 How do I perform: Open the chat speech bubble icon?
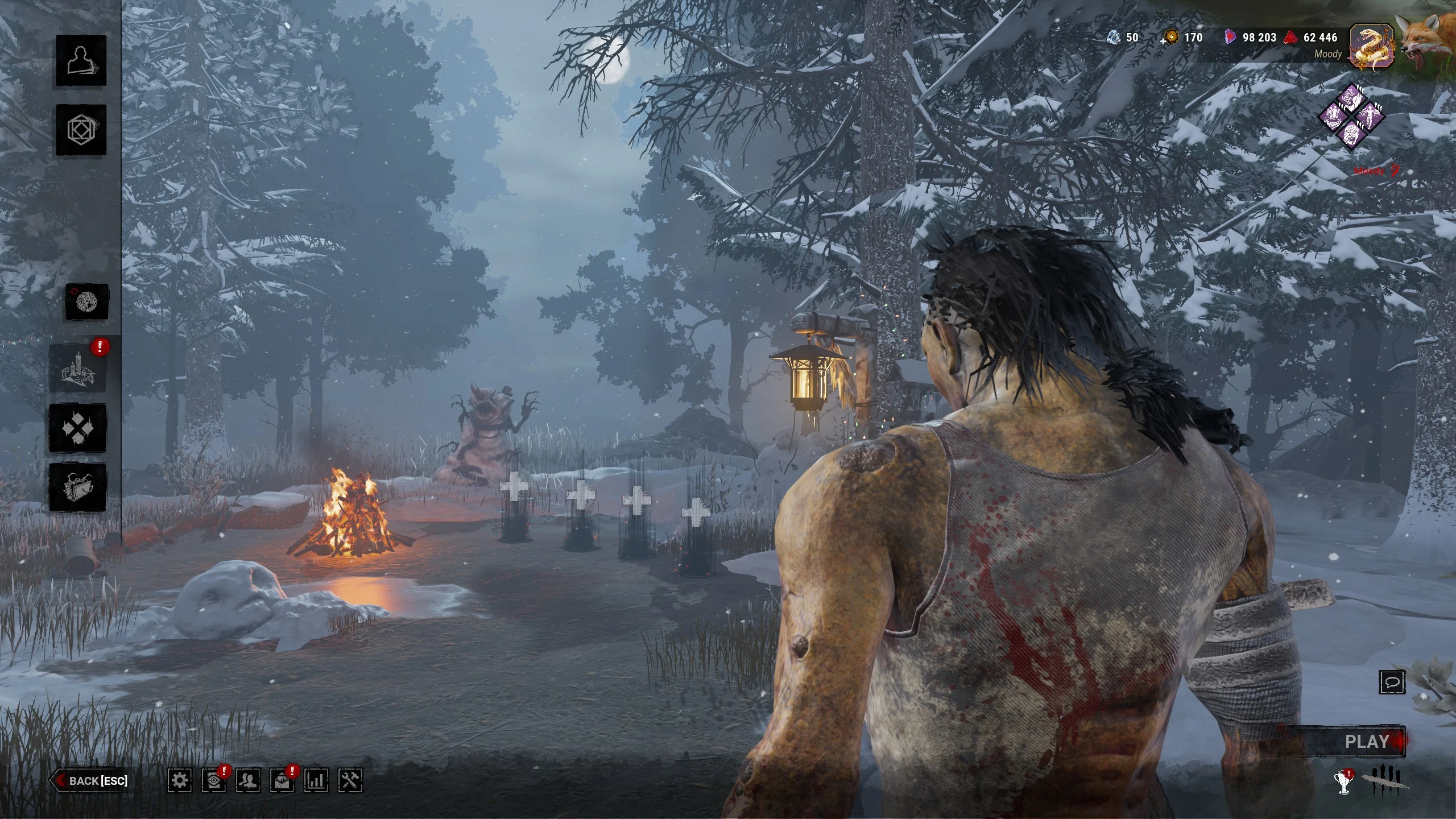1392,682
